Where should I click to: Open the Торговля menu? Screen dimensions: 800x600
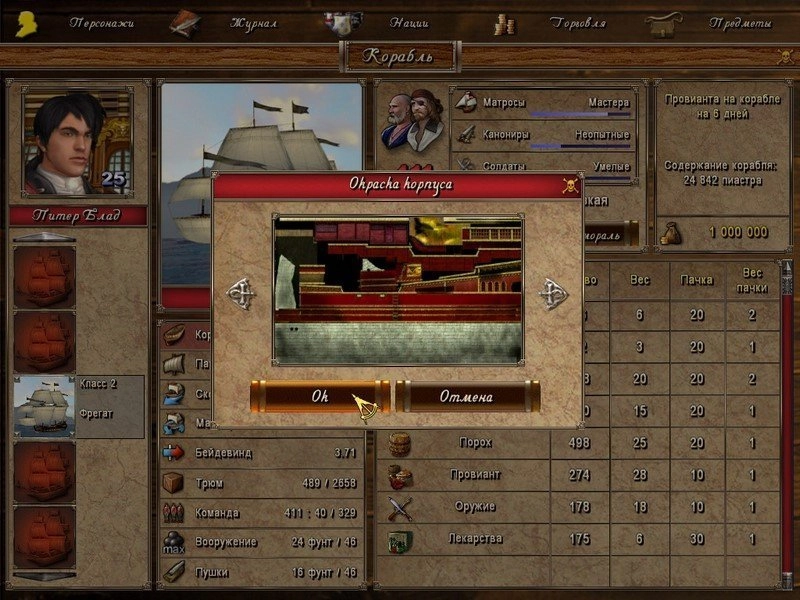point(579,22)
